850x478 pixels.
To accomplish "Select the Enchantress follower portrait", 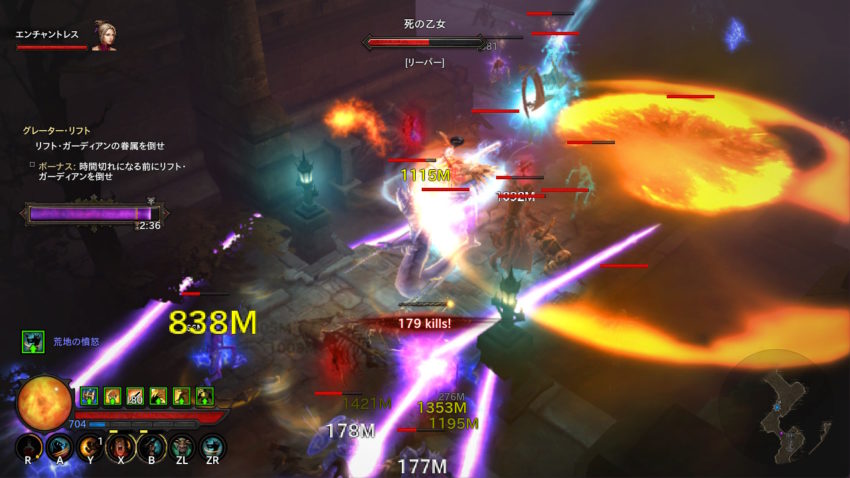I will pyautogui.click(x=103, y=35).
